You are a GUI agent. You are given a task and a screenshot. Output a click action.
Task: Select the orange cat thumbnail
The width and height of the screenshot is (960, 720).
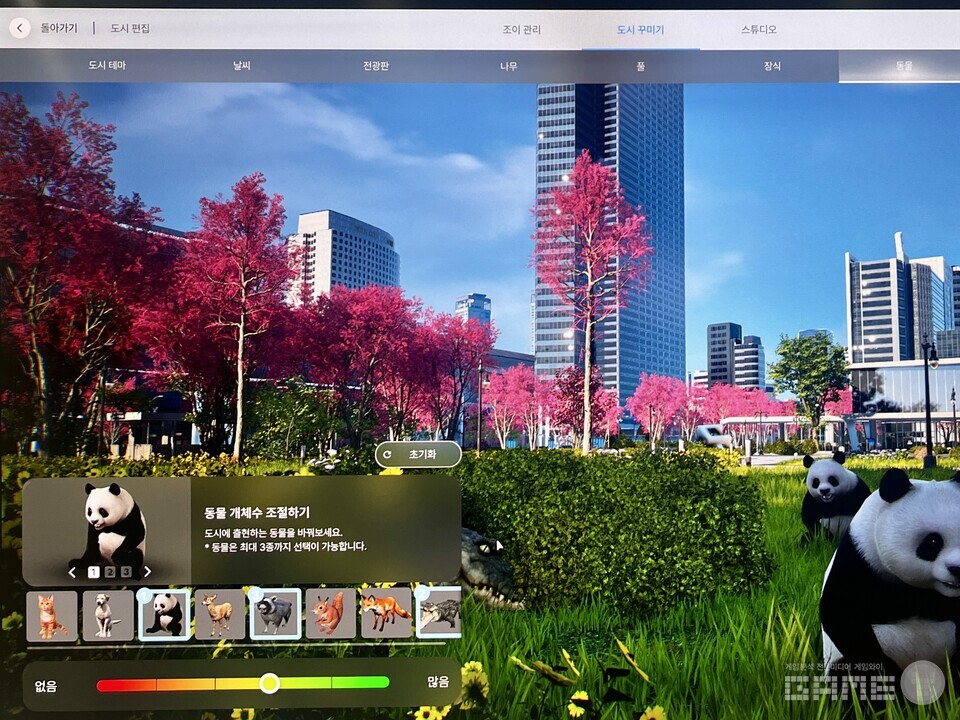tap(51, 614)
